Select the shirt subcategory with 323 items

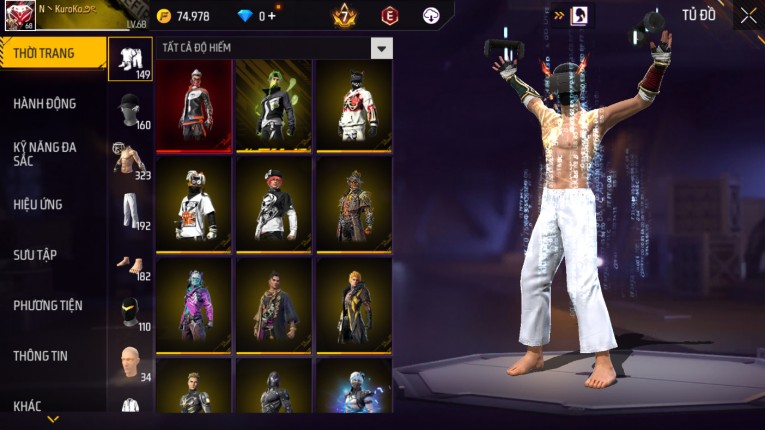click(130, 160)
